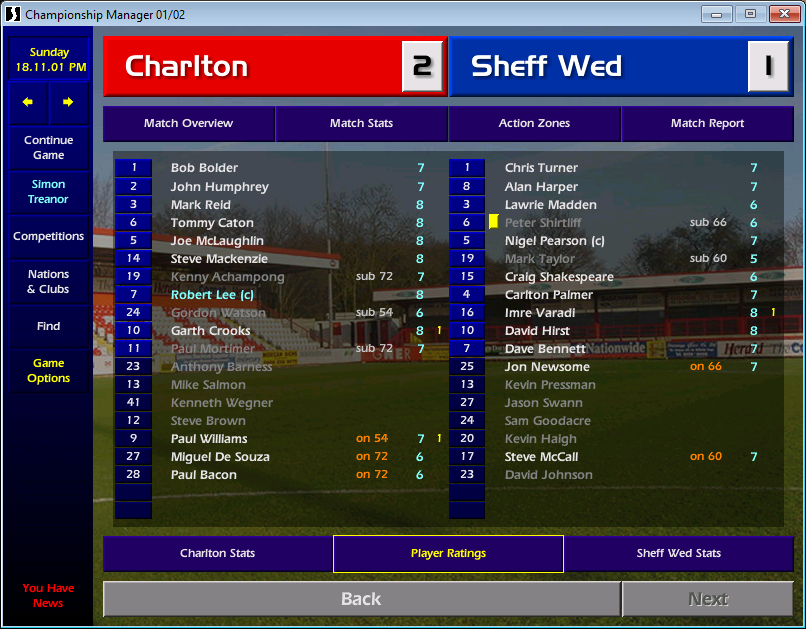Show the Action Zones view

pos(534,124)
